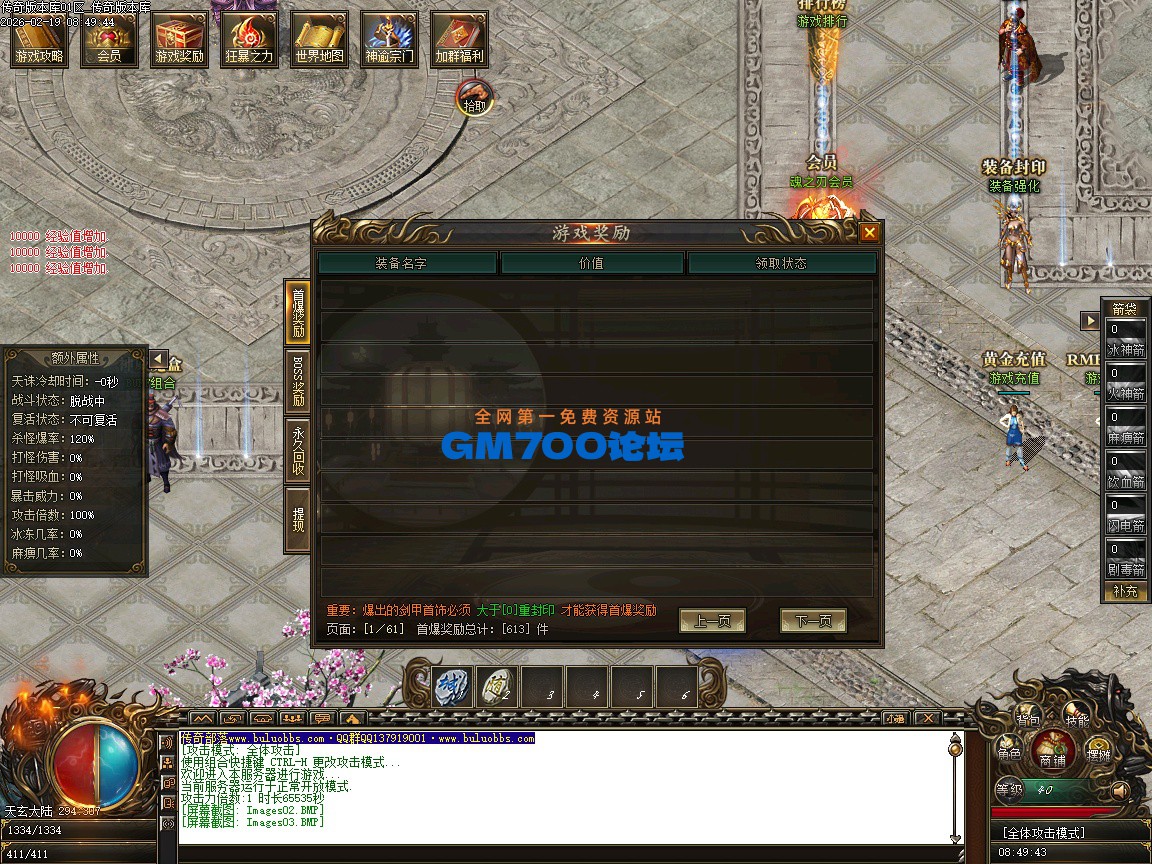Switch to the BOSS奖励 tab

(x=297, y=380)
